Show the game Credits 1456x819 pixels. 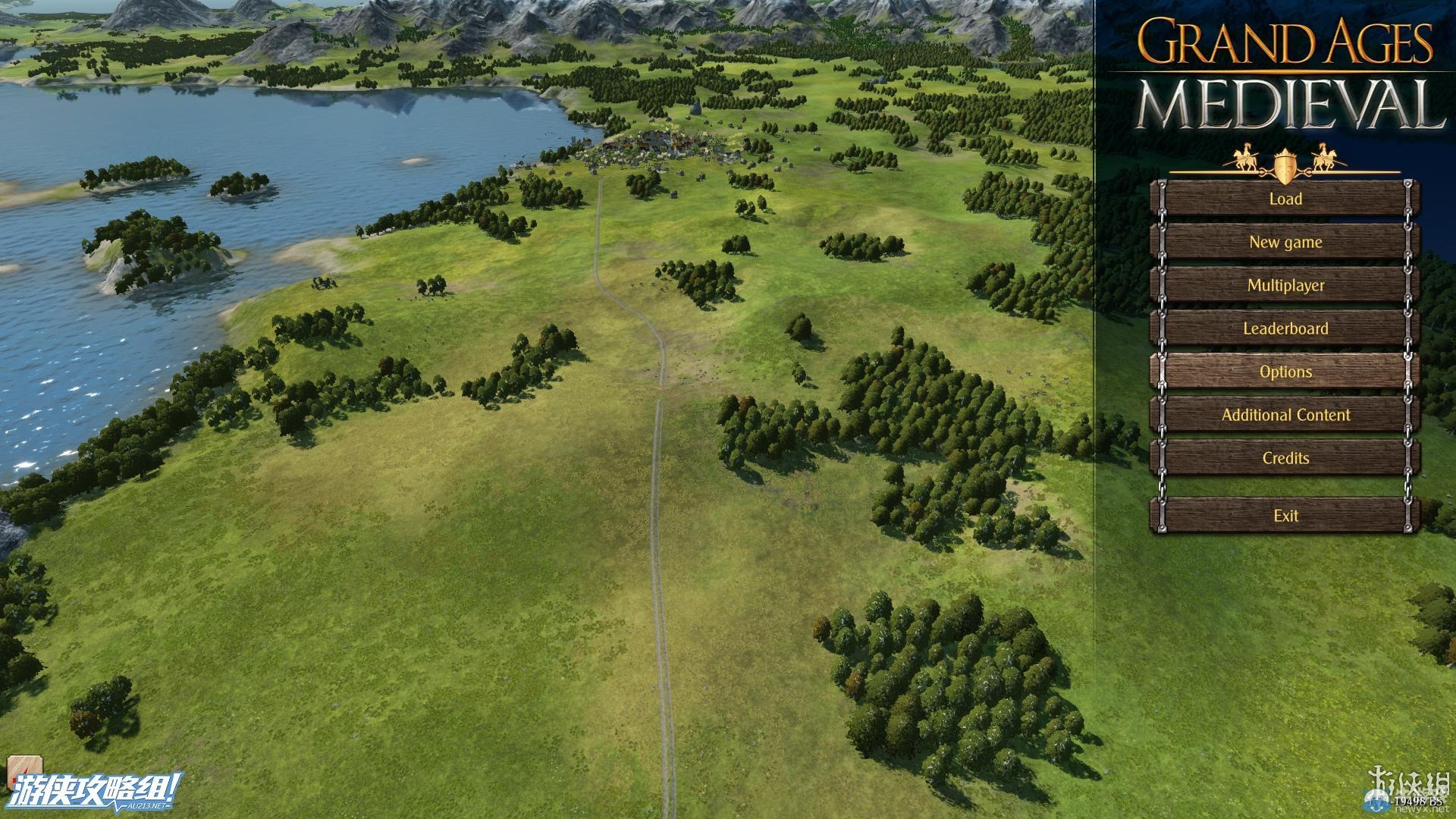pos(1285,458)
